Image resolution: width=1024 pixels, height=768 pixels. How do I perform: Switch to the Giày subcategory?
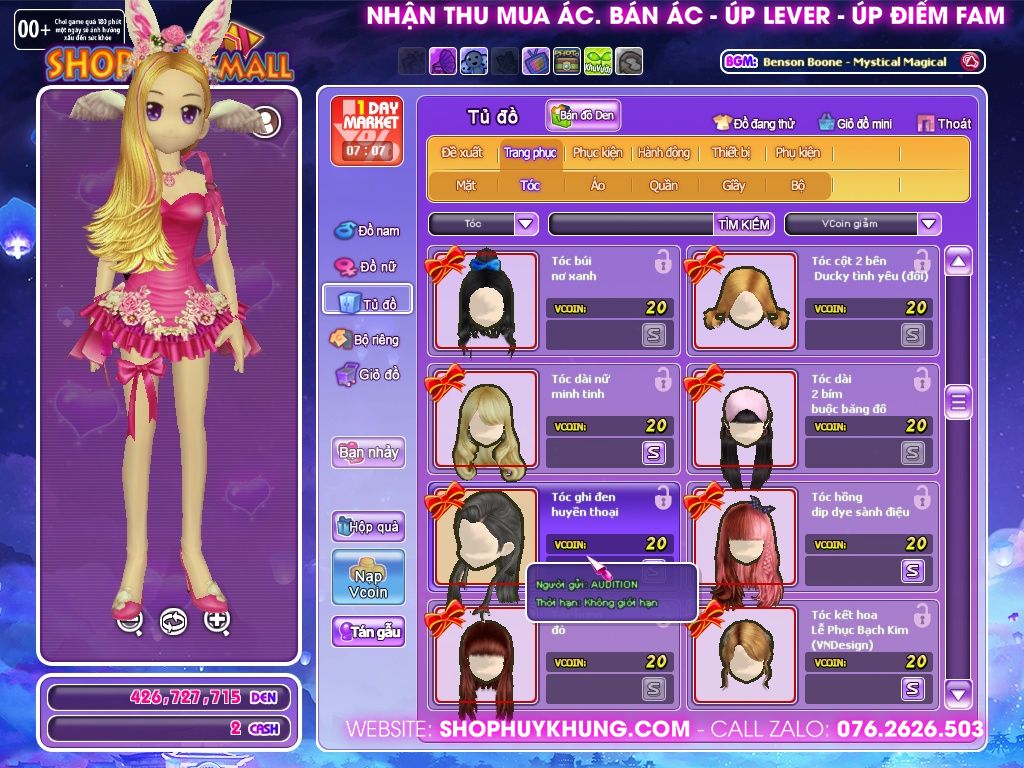pyautogui.click(x=734, y=185)
